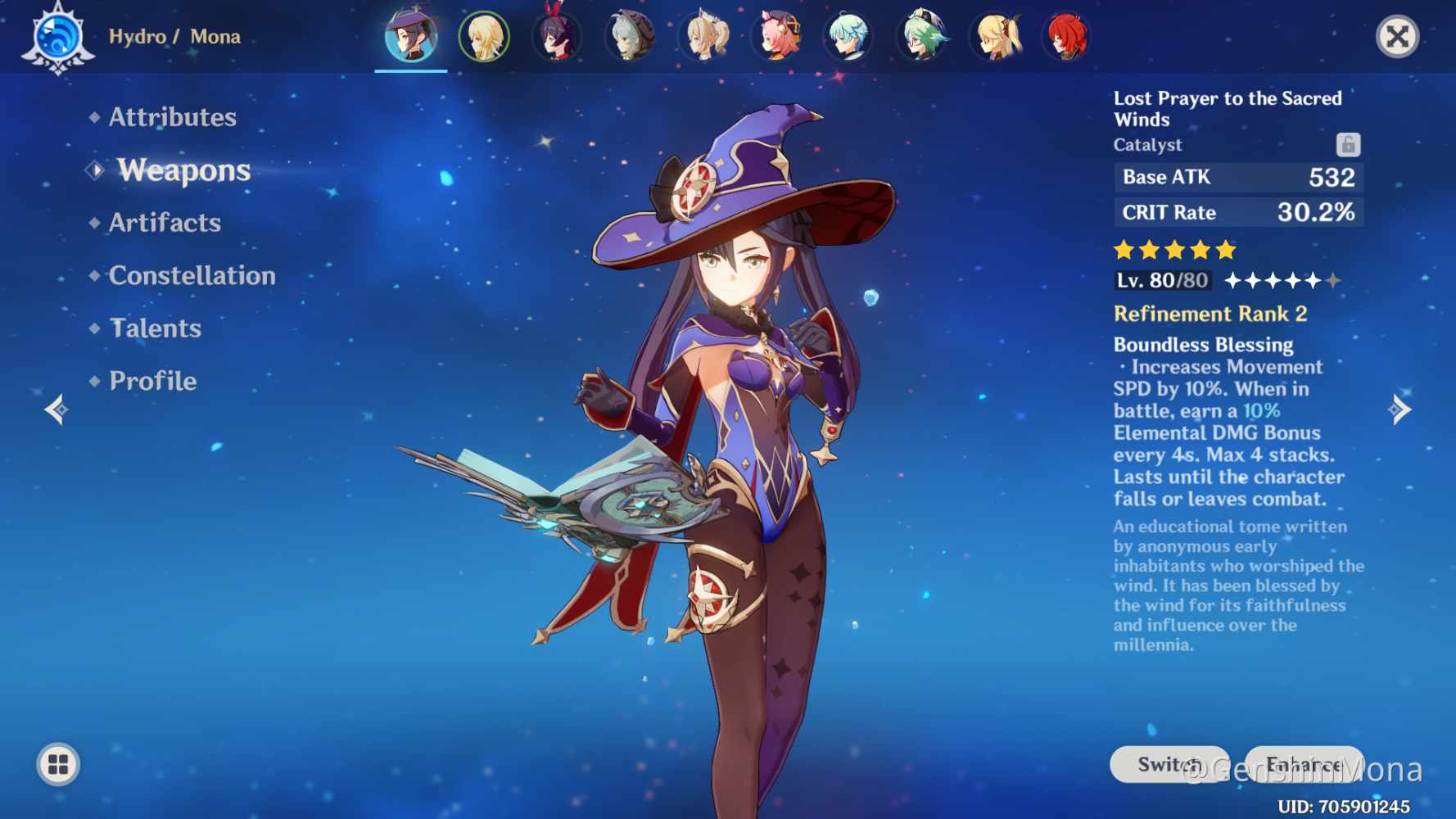Viewport: 1456px width, 819px height.
Task: Go to the previous character with left arrow
Action: point(56,409)
